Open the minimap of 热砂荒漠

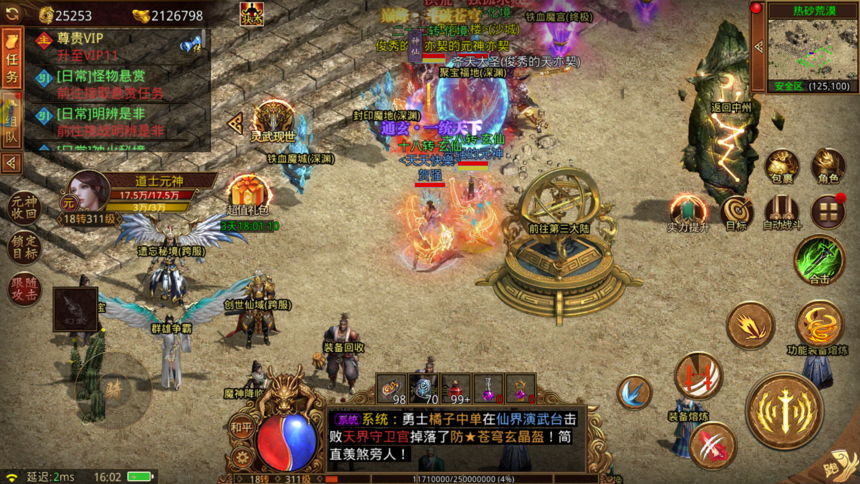[805, 48]
